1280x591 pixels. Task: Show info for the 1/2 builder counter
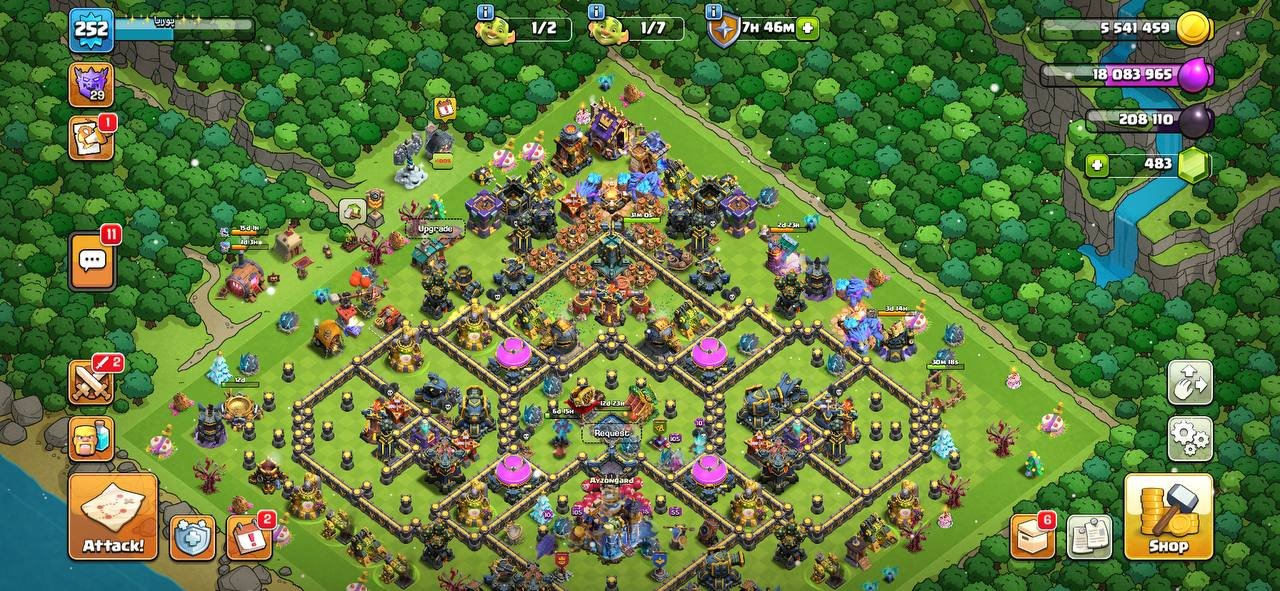tap(486, 12)
